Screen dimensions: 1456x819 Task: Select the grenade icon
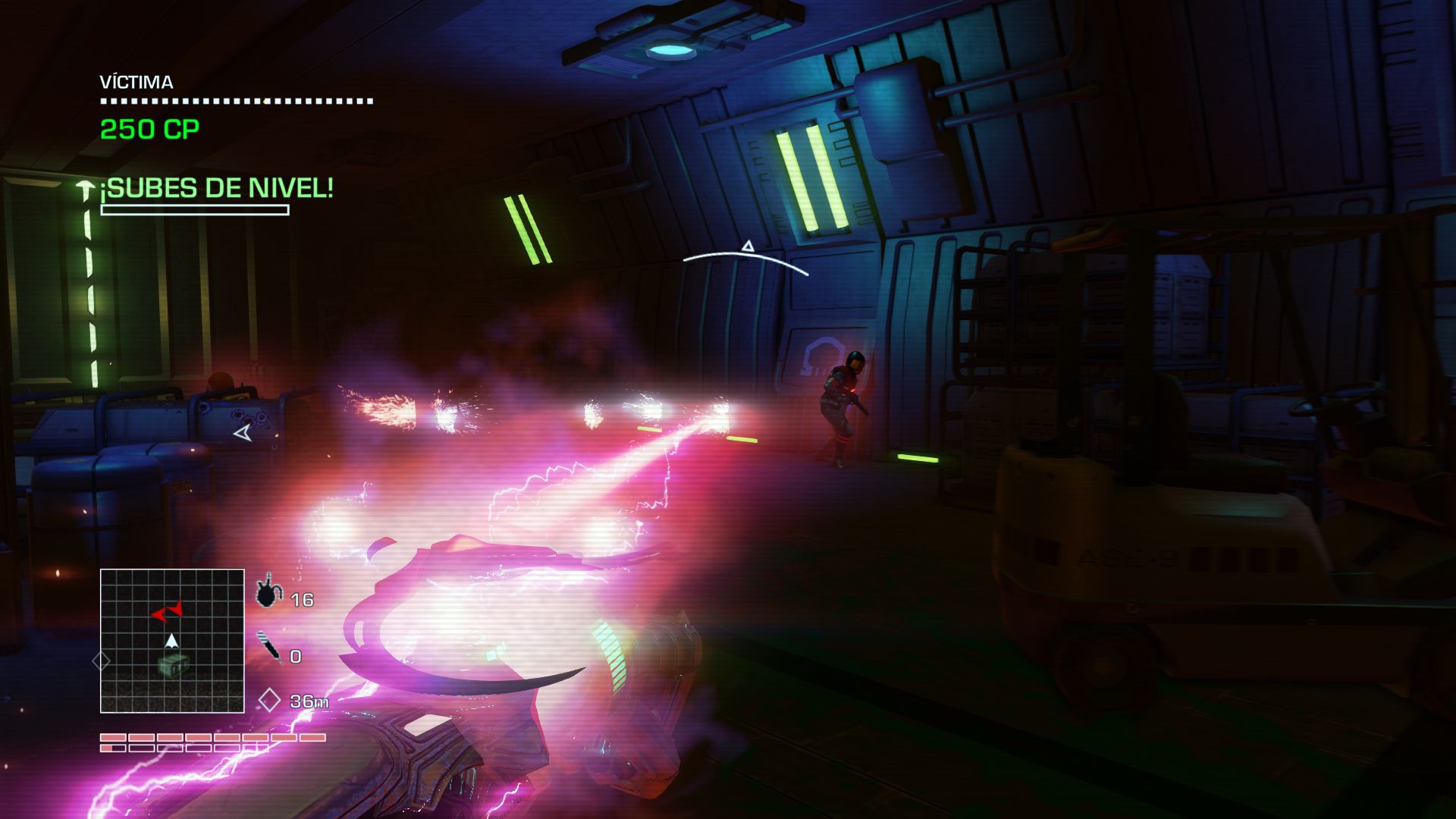pyautogui.click(x=267, y=592)
